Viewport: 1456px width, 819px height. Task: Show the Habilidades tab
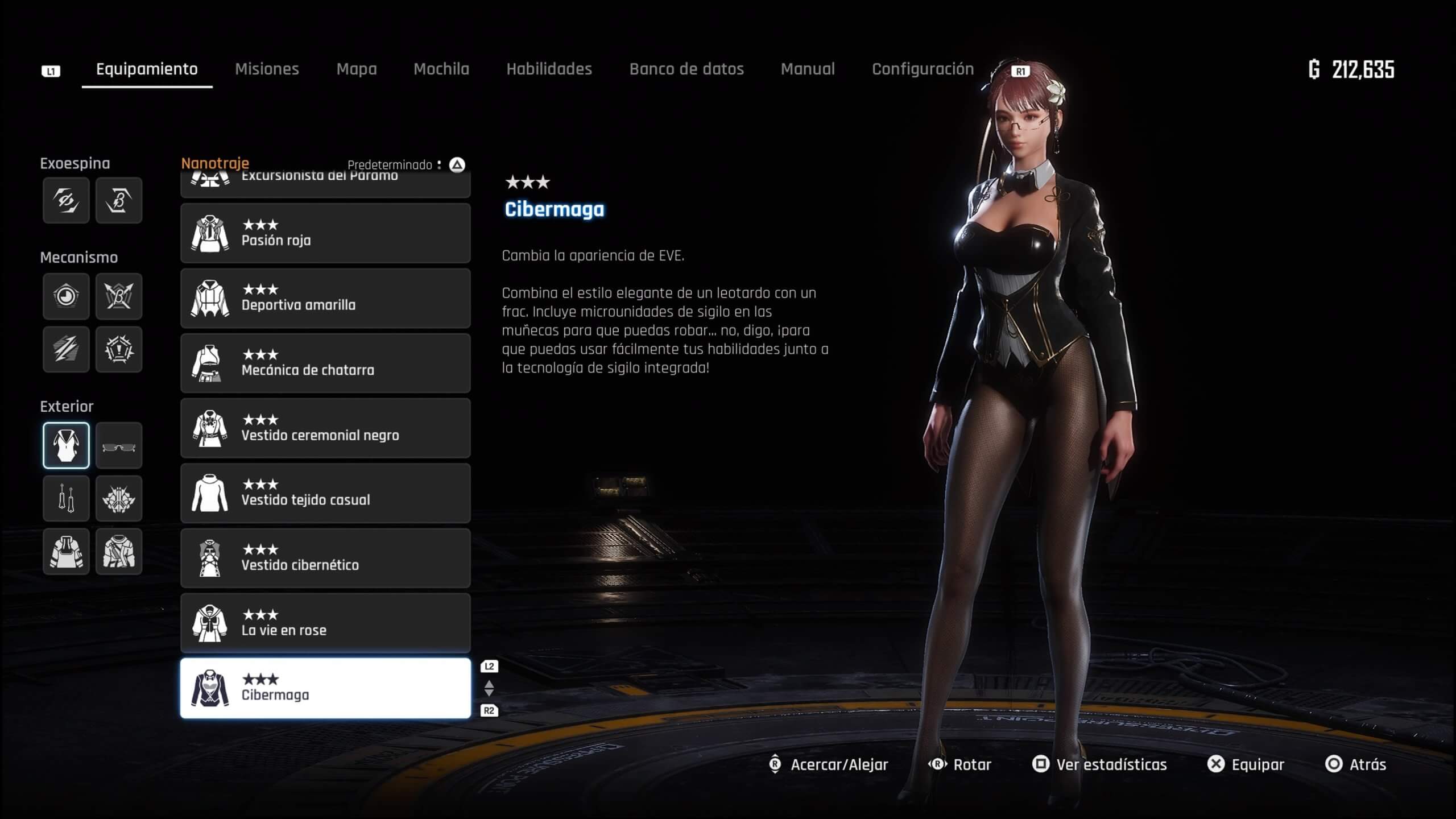[x=549, y=69]
